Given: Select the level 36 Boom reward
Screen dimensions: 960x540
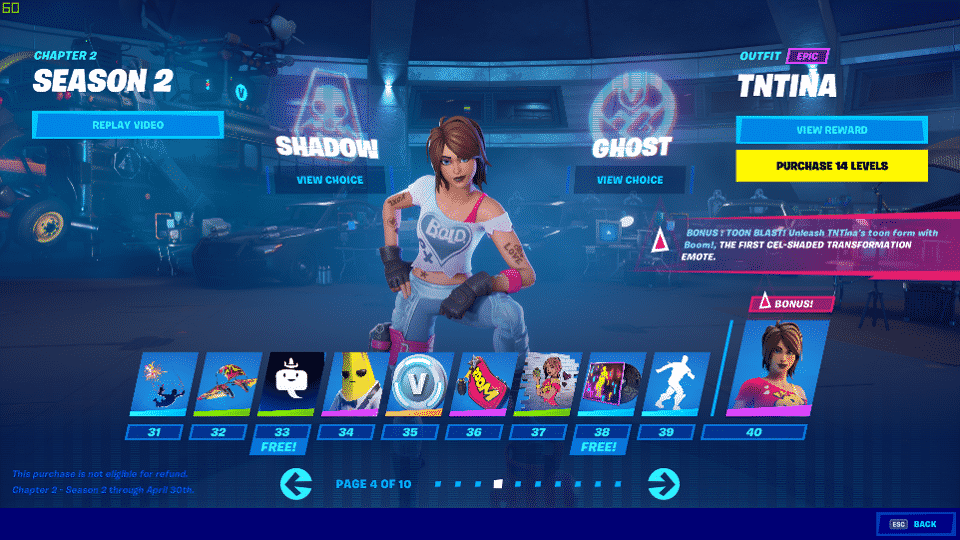Looking at the screenshot, I should click(x=482, y=383).
